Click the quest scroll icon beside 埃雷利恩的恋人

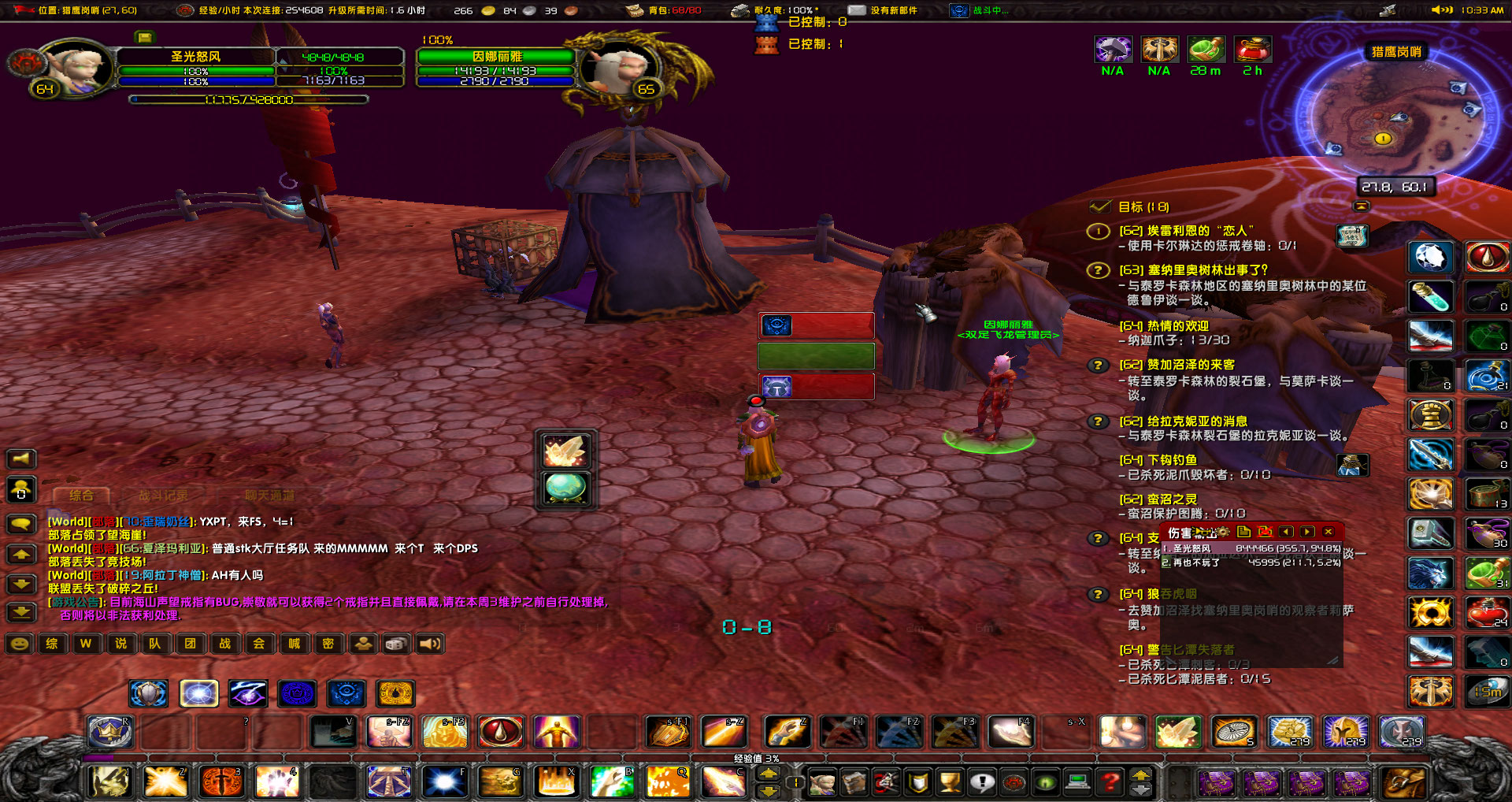[1354, 236]
